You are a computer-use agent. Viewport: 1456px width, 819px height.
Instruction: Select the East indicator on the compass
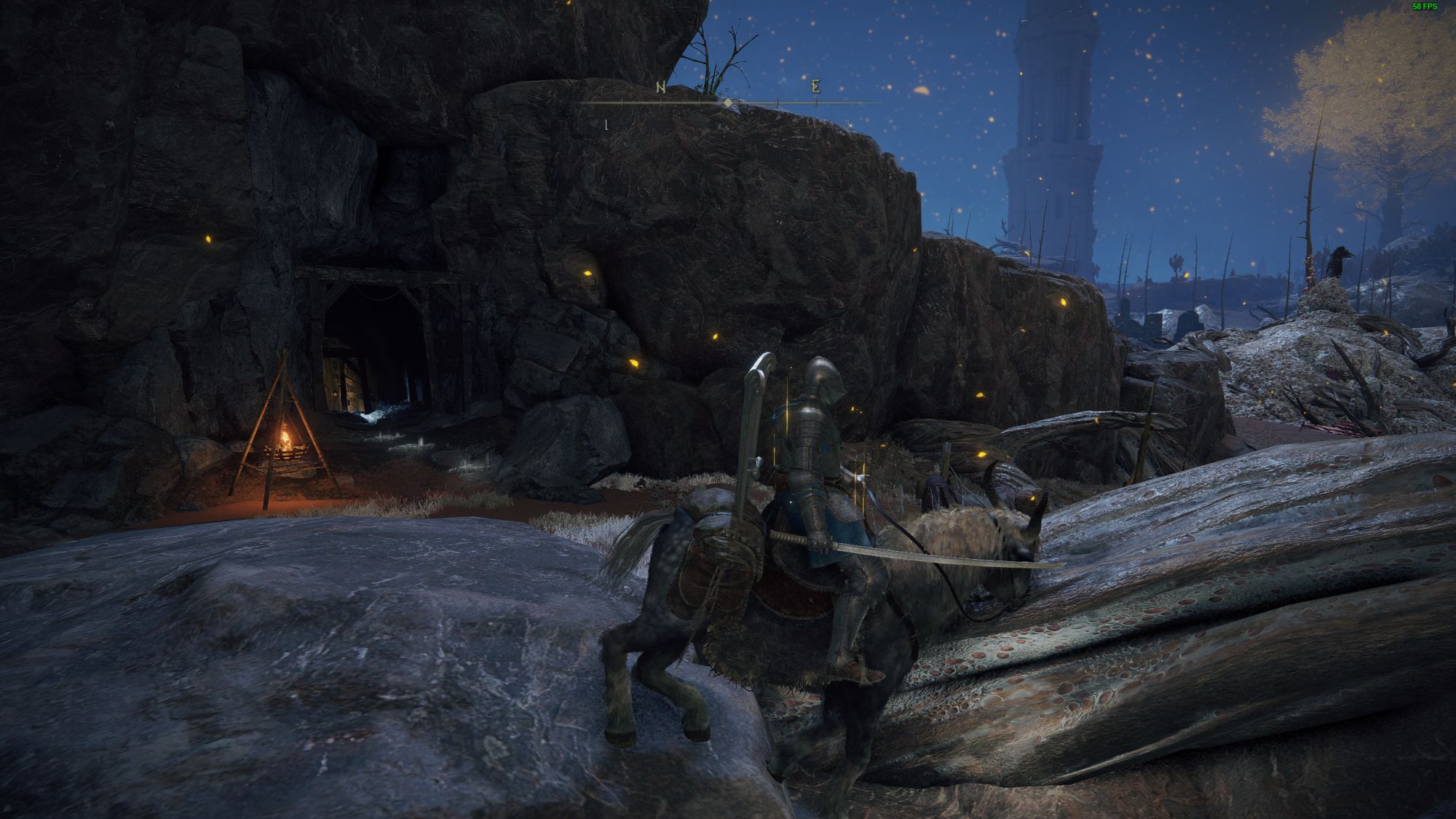[x=816, y=87]
